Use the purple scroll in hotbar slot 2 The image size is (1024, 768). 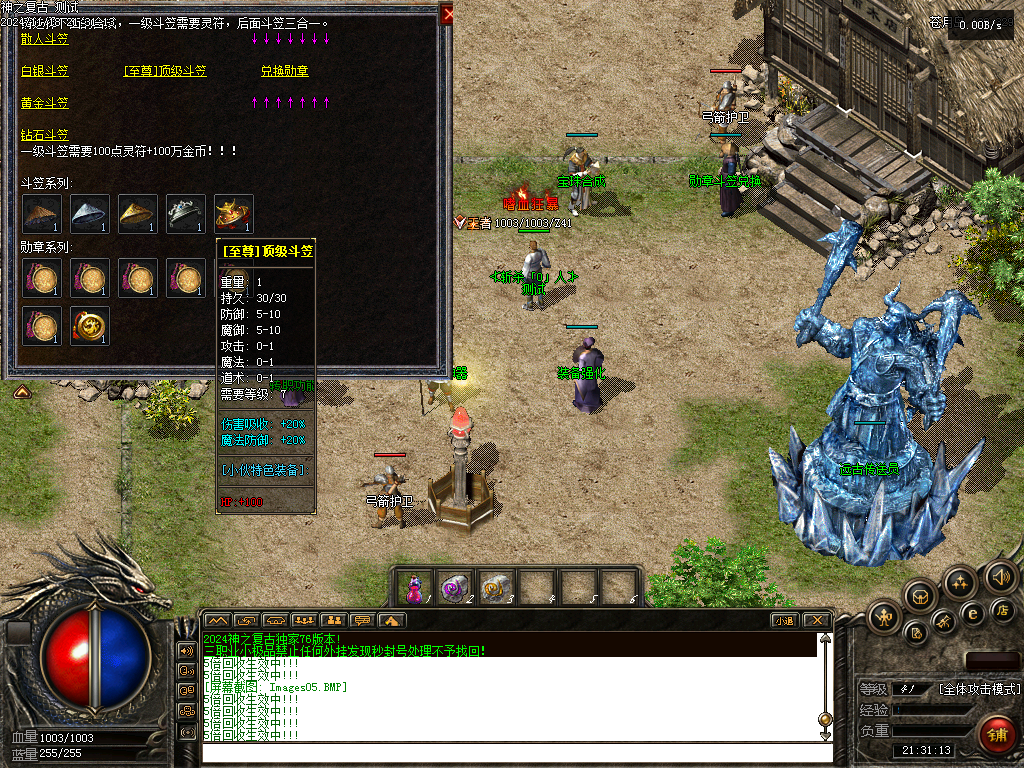[x=456, y=587]
